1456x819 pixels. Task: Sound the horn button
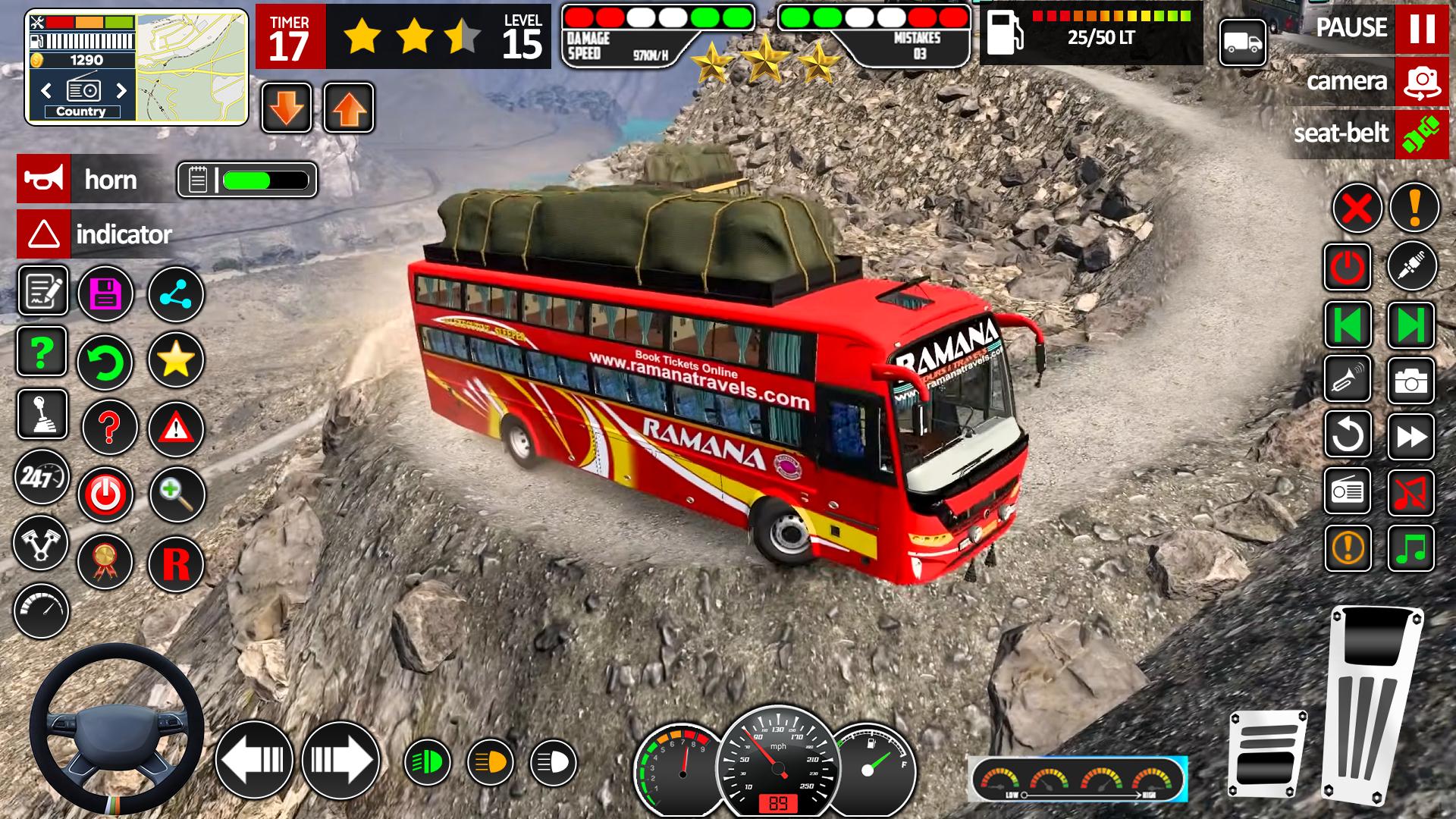pos(44,180)
